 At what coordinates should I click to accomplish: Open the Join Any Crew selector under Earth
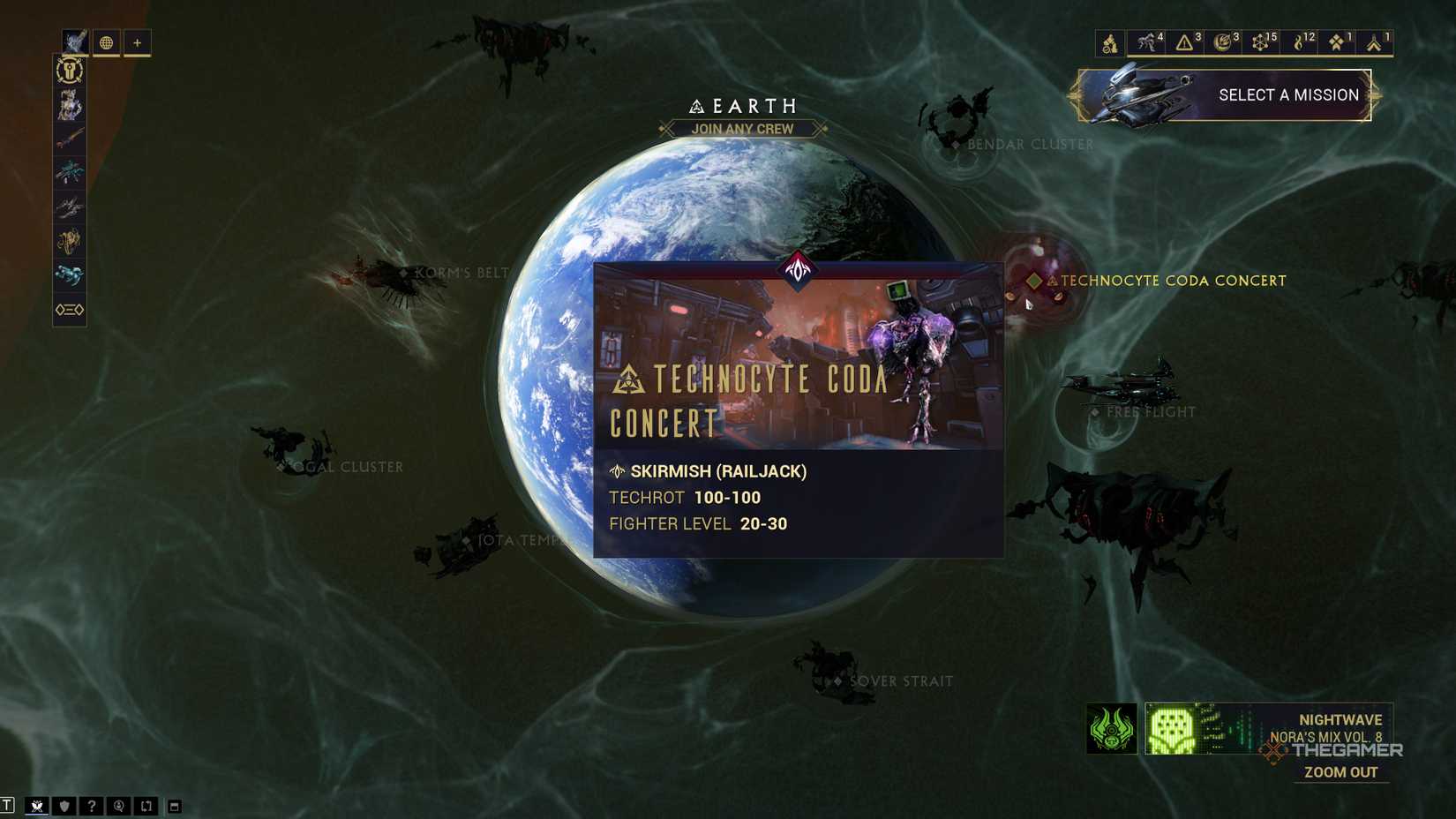coord(746,129)
